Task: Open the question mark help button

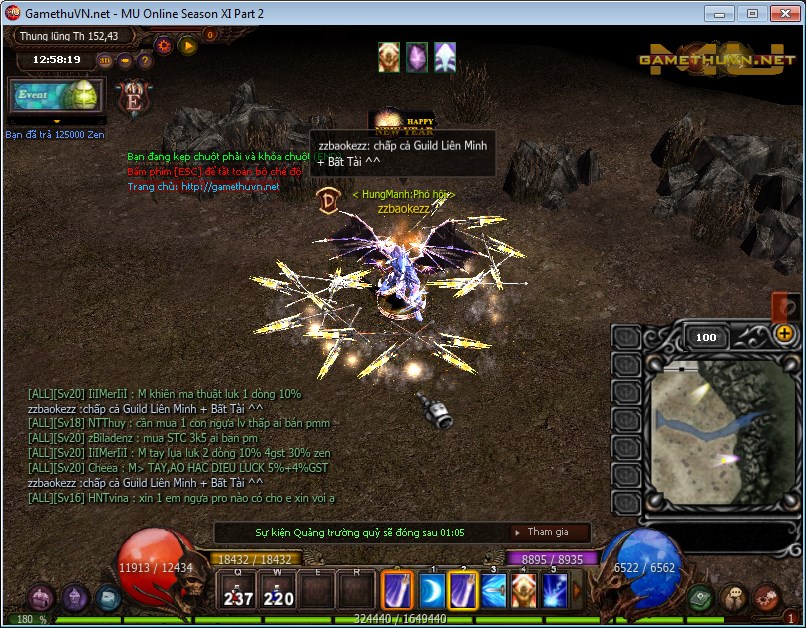Action: point(145,60)
